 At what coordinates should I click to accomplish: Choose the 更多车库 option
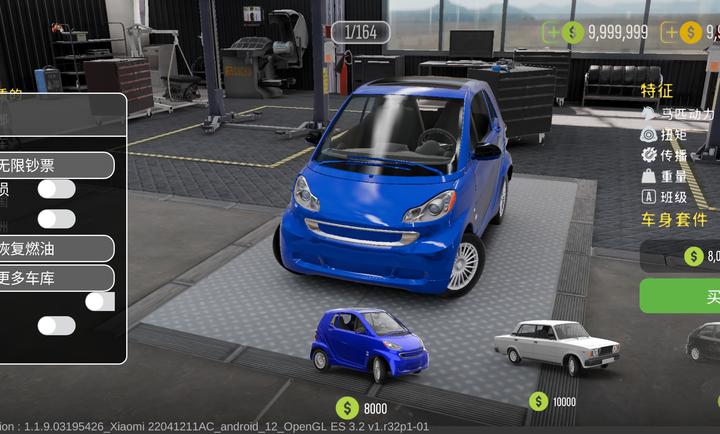(56, 278)
